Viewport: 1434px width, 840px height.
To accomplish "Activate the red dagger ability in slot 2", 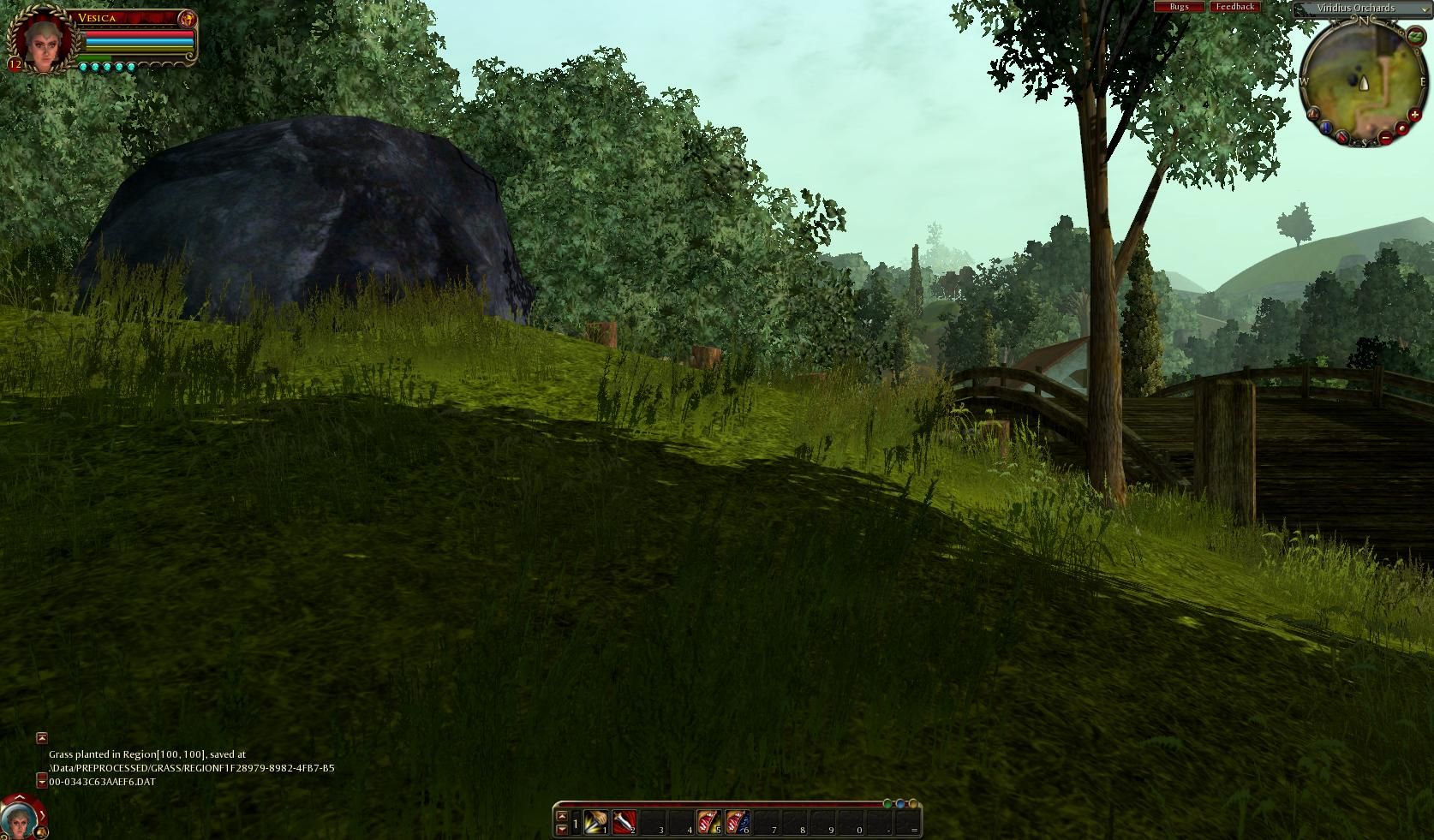I will (624, 823).
